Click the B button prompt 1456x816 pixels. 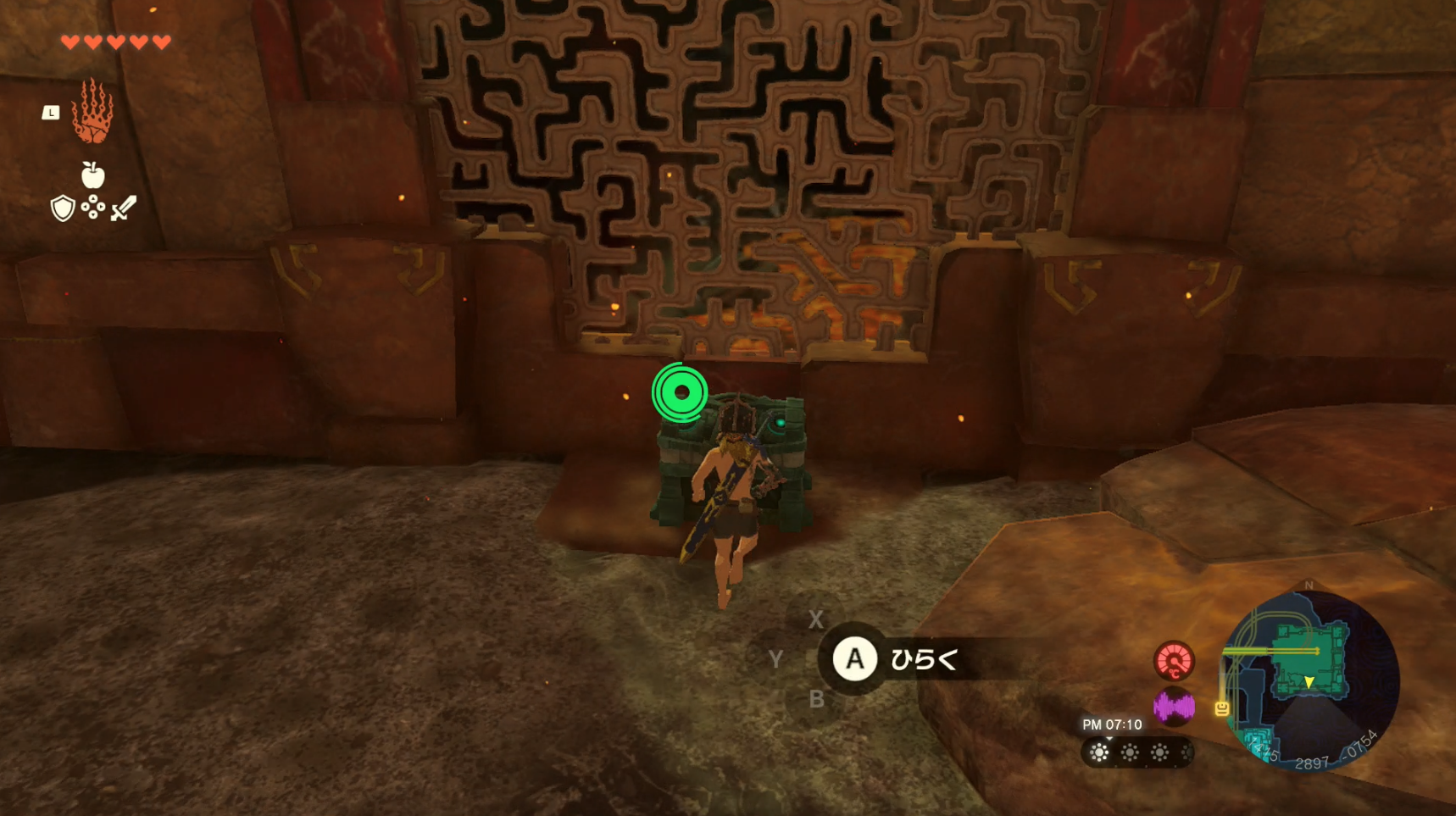(x=815, y=700)
